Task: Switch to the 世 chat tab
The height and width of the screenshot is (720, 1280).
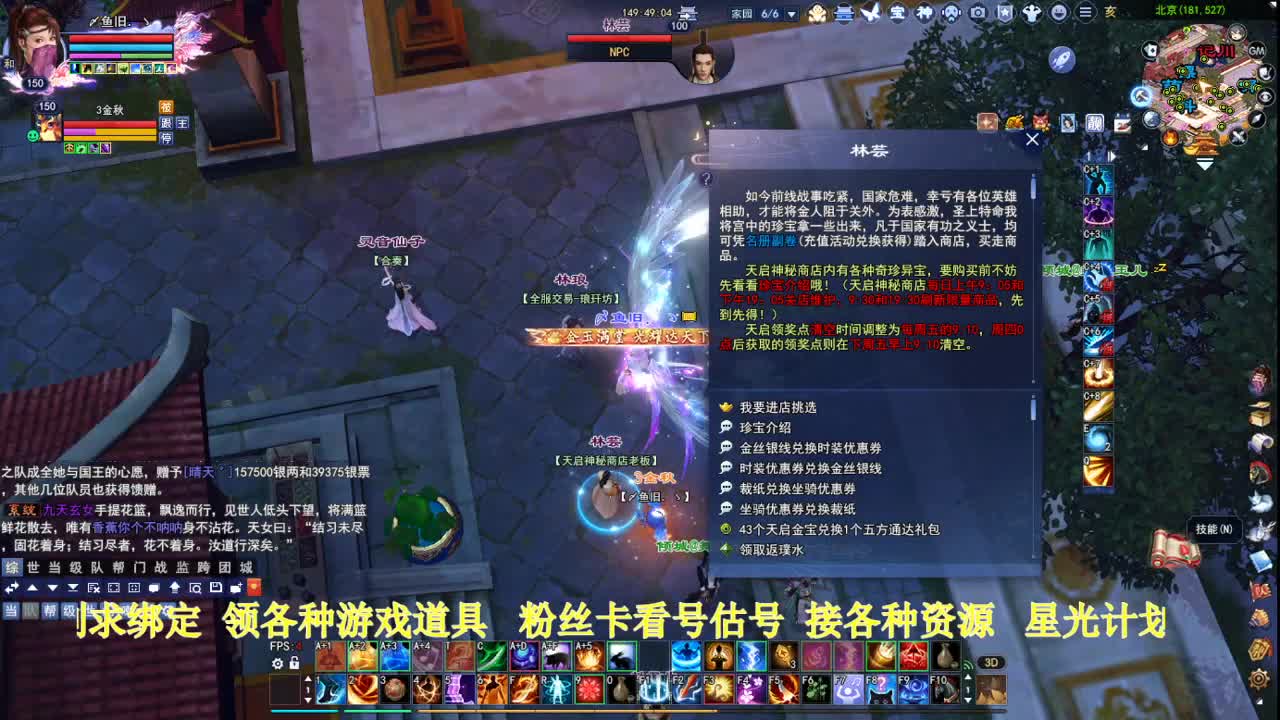Action: click(x=31, y=565)
